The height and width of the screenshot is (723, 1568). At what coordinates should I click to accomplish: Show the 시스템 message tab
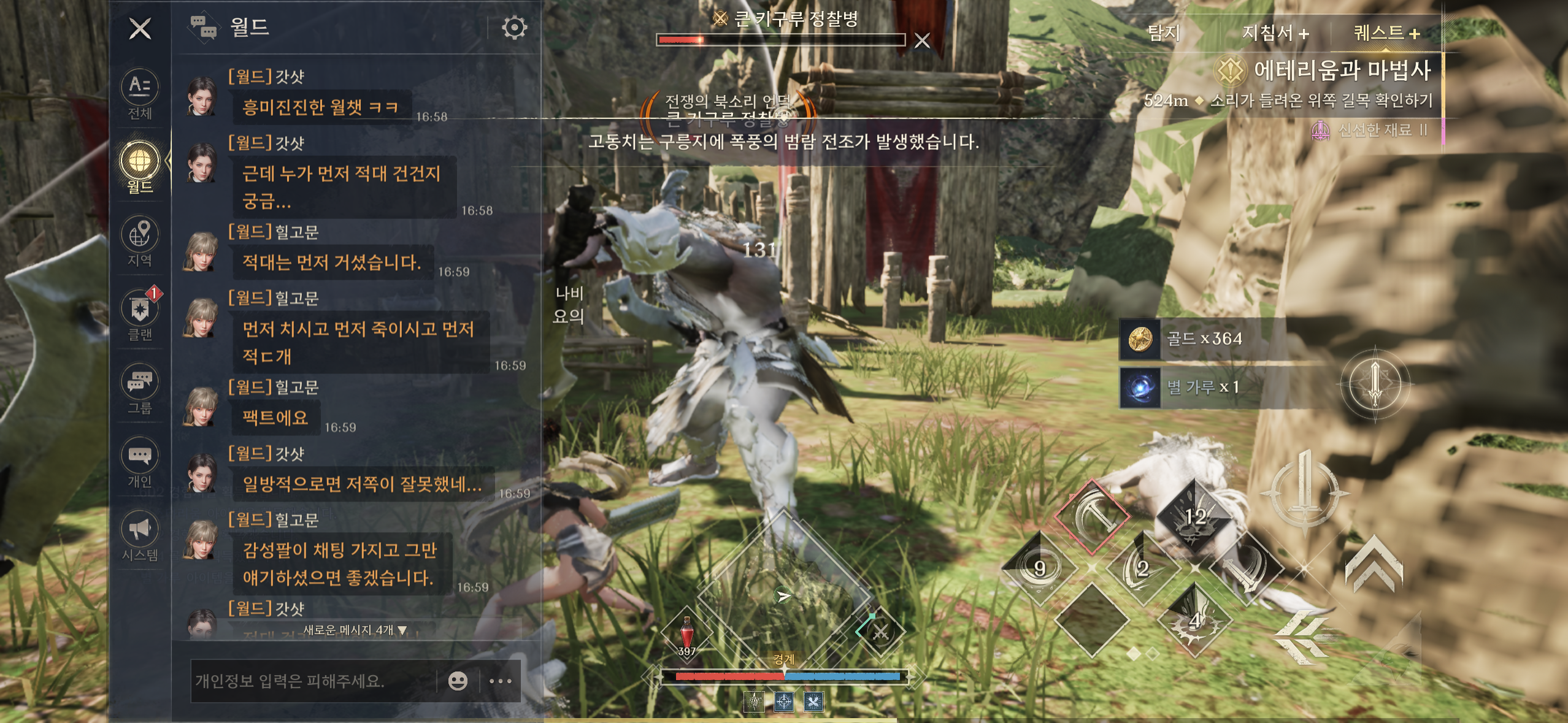click(x=140, y=535)
